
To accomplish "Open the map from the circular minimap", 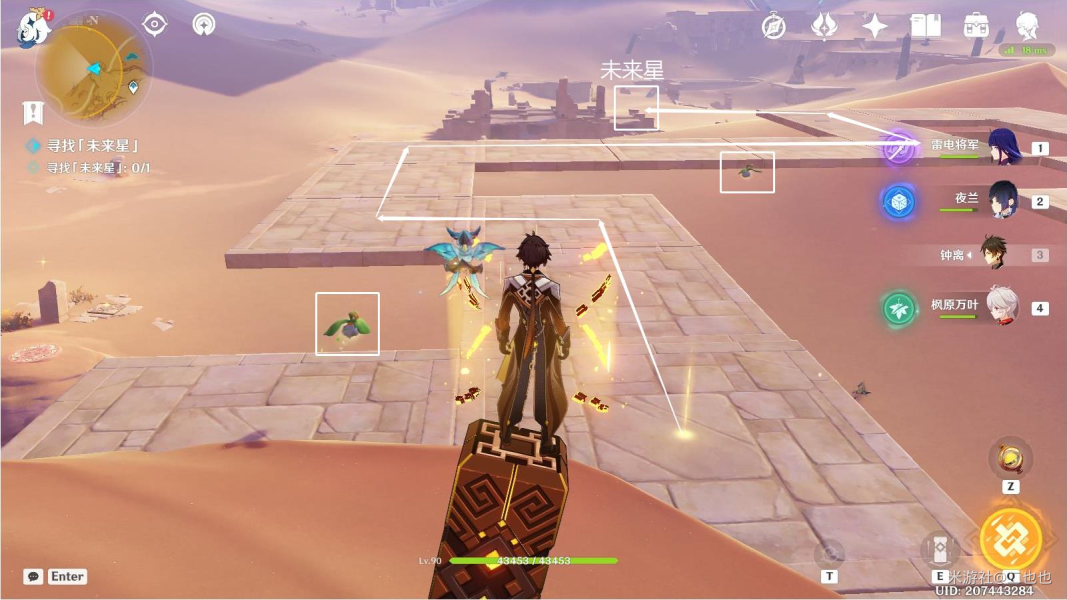I will 93,68.
